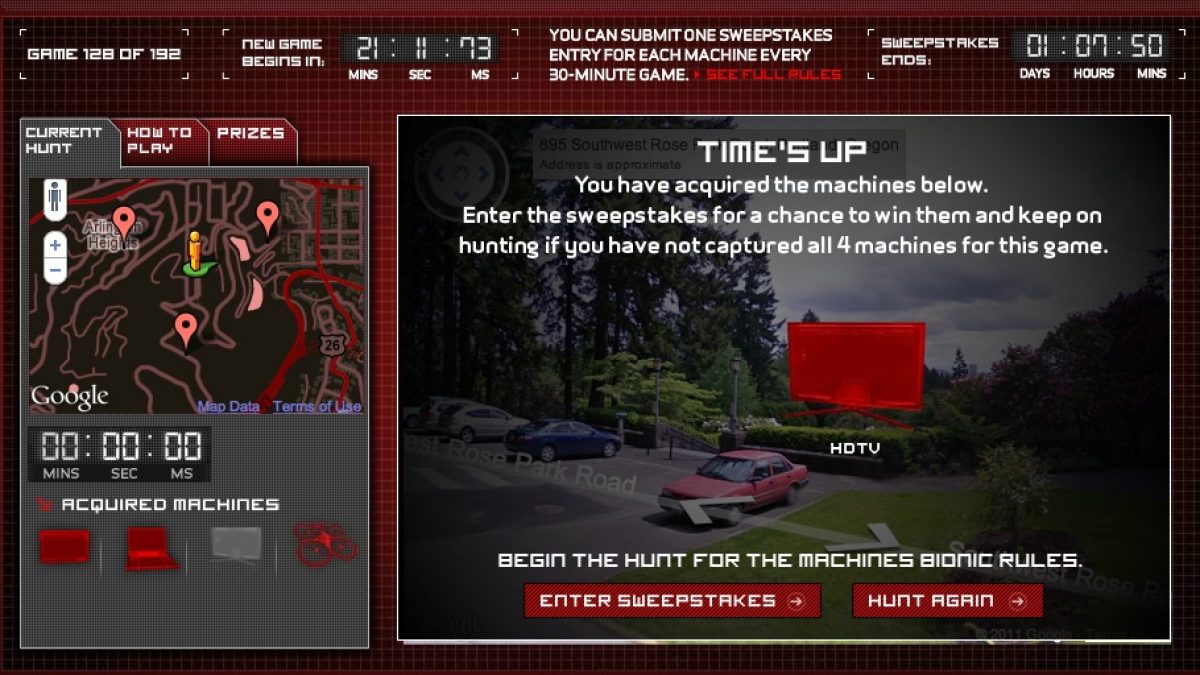Select the Current Hunt tab
The image size is (1200, 675).
pyautogui.click(x=65, y=140)
